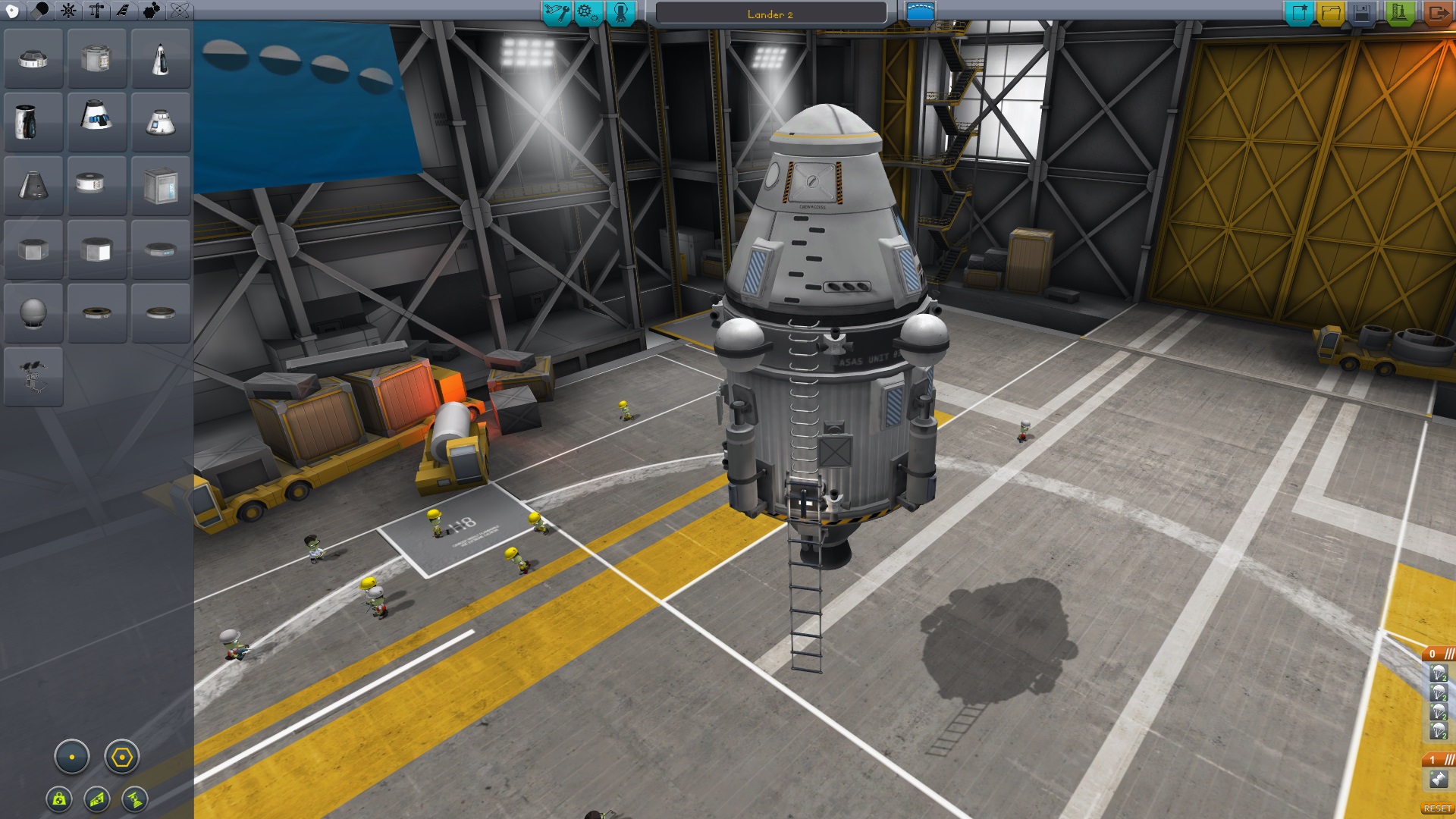The image size is (1456, 819).
Task: Reset the staging sequence
Action: coord(1437,809)
